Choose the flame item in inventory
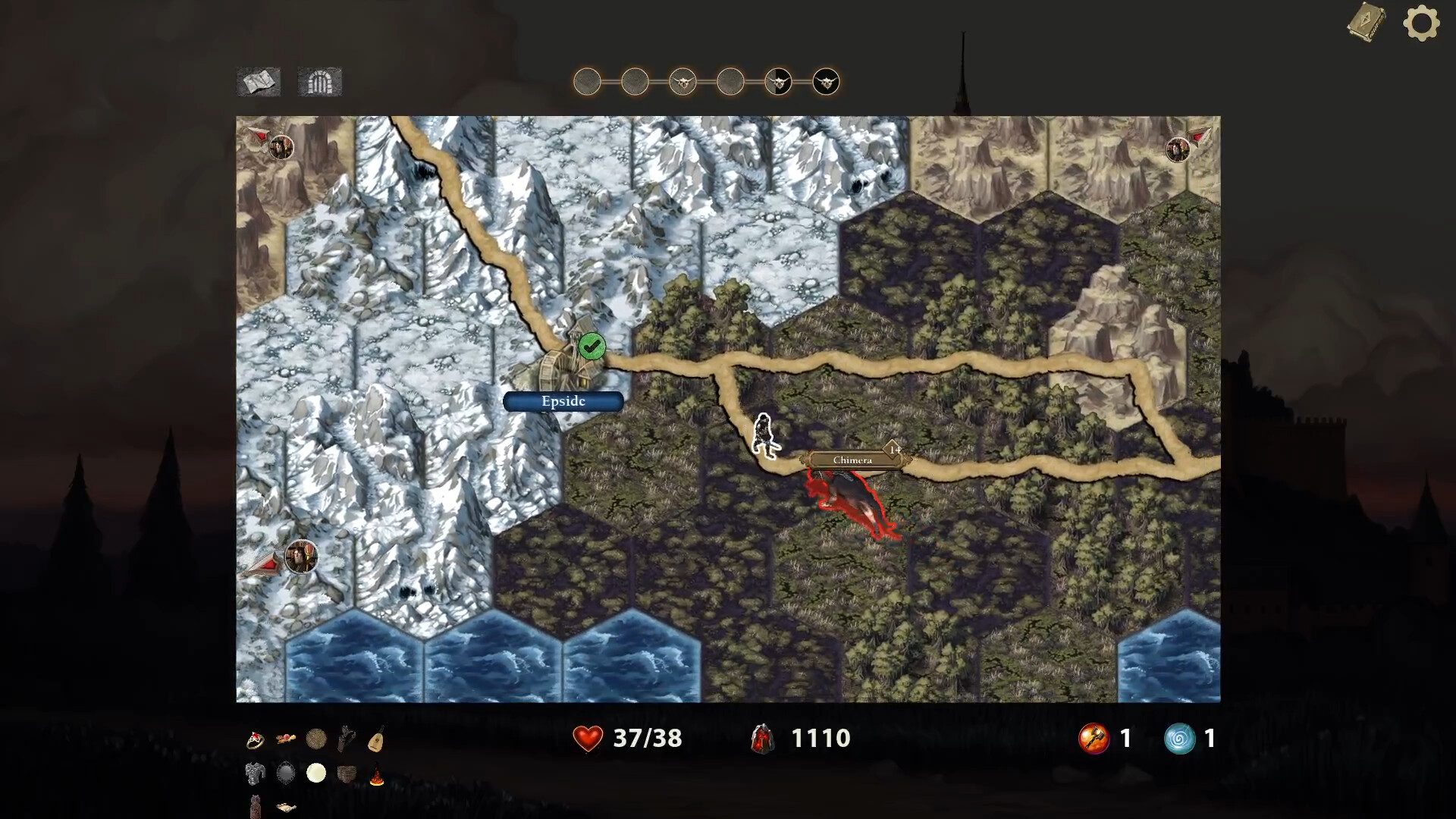 coord(376,776)
